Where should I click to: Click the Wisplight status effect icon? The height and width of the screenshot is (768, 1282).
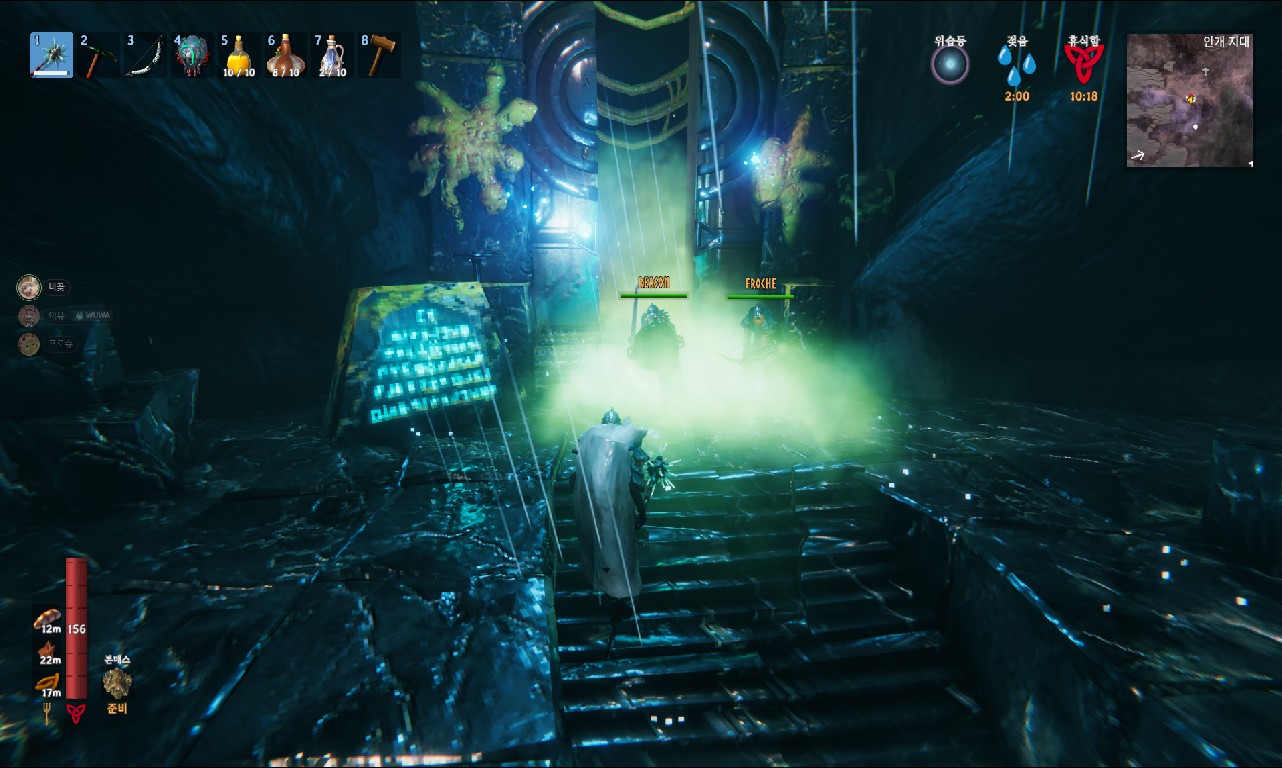click(948, 66)
